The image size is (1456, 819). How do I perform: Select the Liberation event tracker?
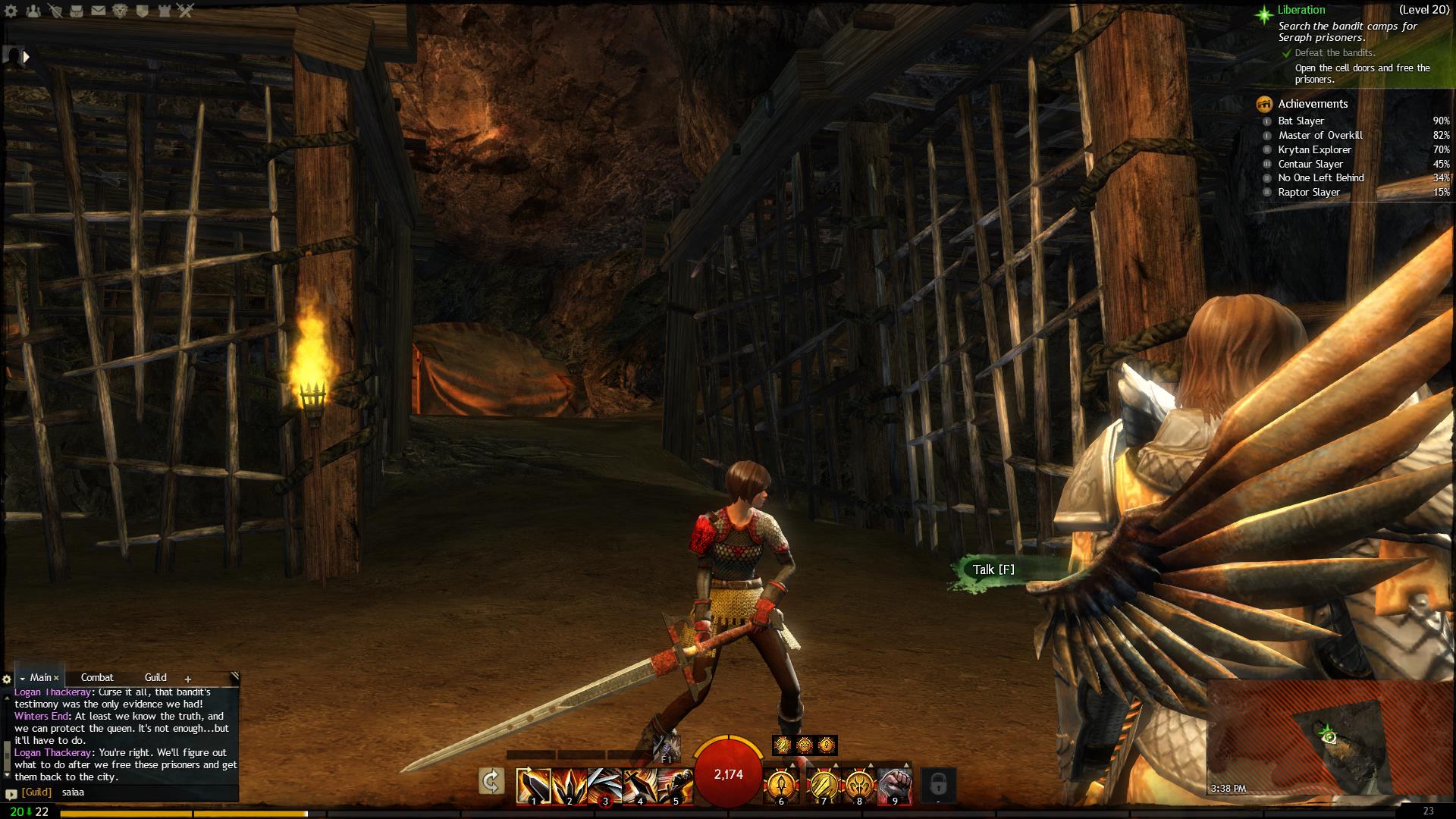1301,10
